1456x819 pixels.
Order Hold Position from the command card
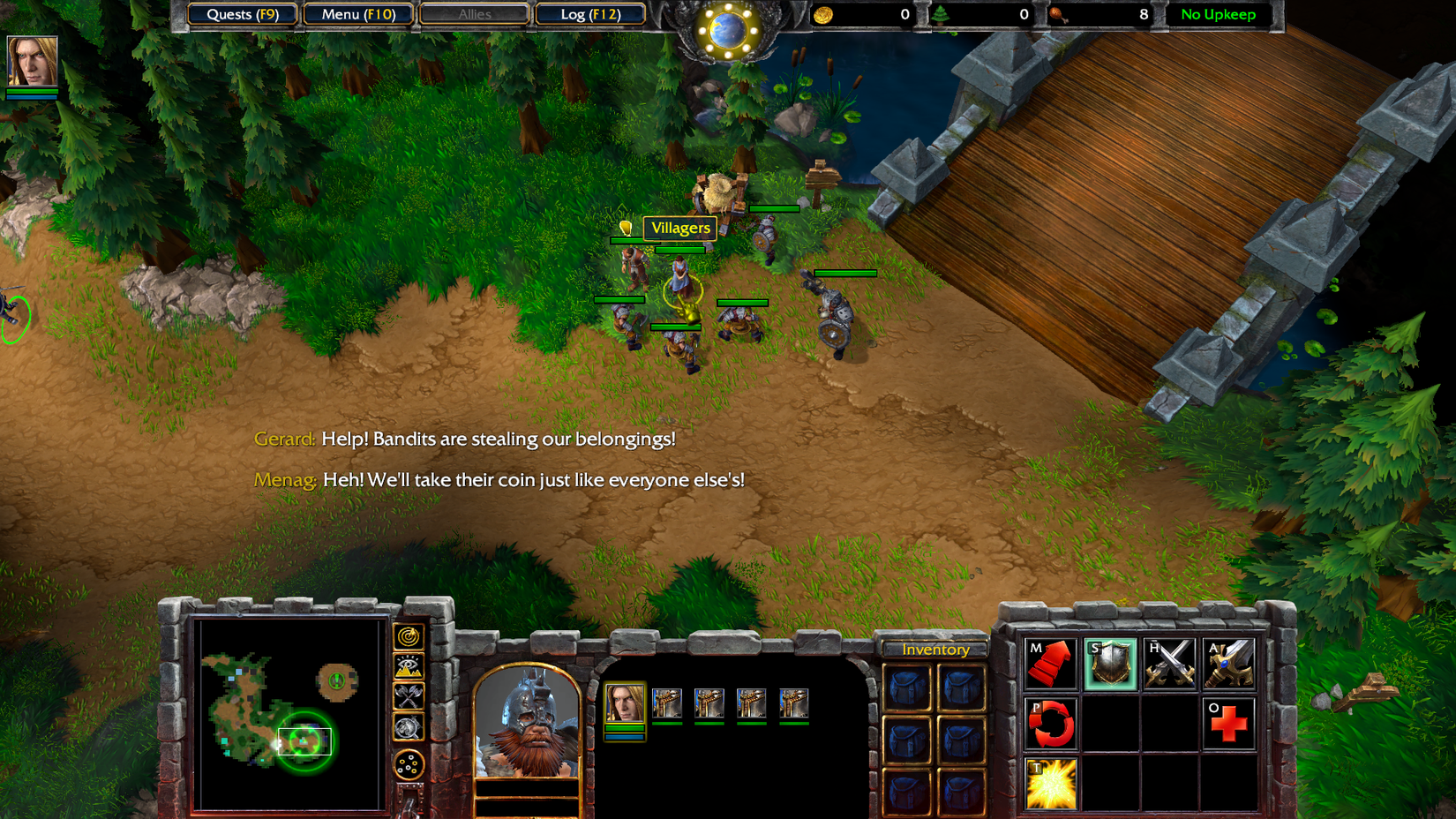click(1168, 662)
